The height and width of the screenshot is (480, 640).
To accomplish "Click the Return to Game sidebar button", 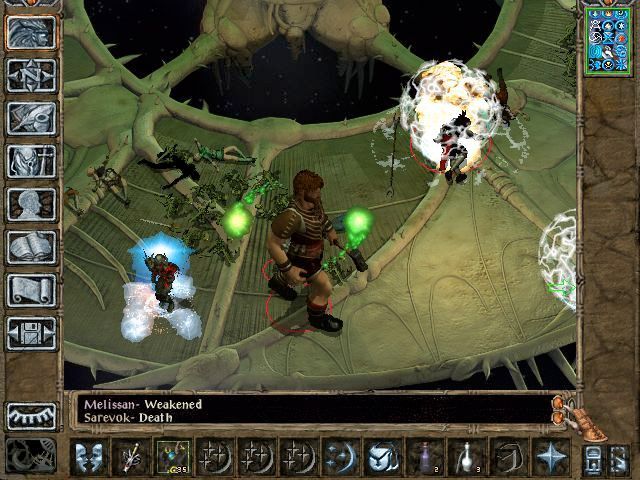I will [x=31, y=31].
